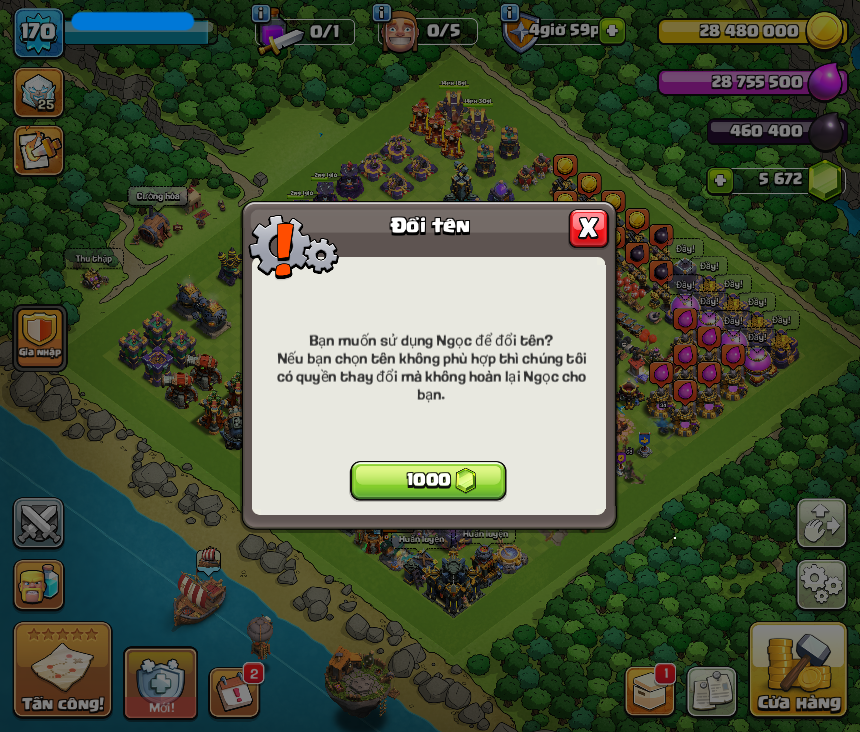The height and width of the screenshot is (732, 860).
Task: Show info for the sword troop counter
Action: (261, 13)
